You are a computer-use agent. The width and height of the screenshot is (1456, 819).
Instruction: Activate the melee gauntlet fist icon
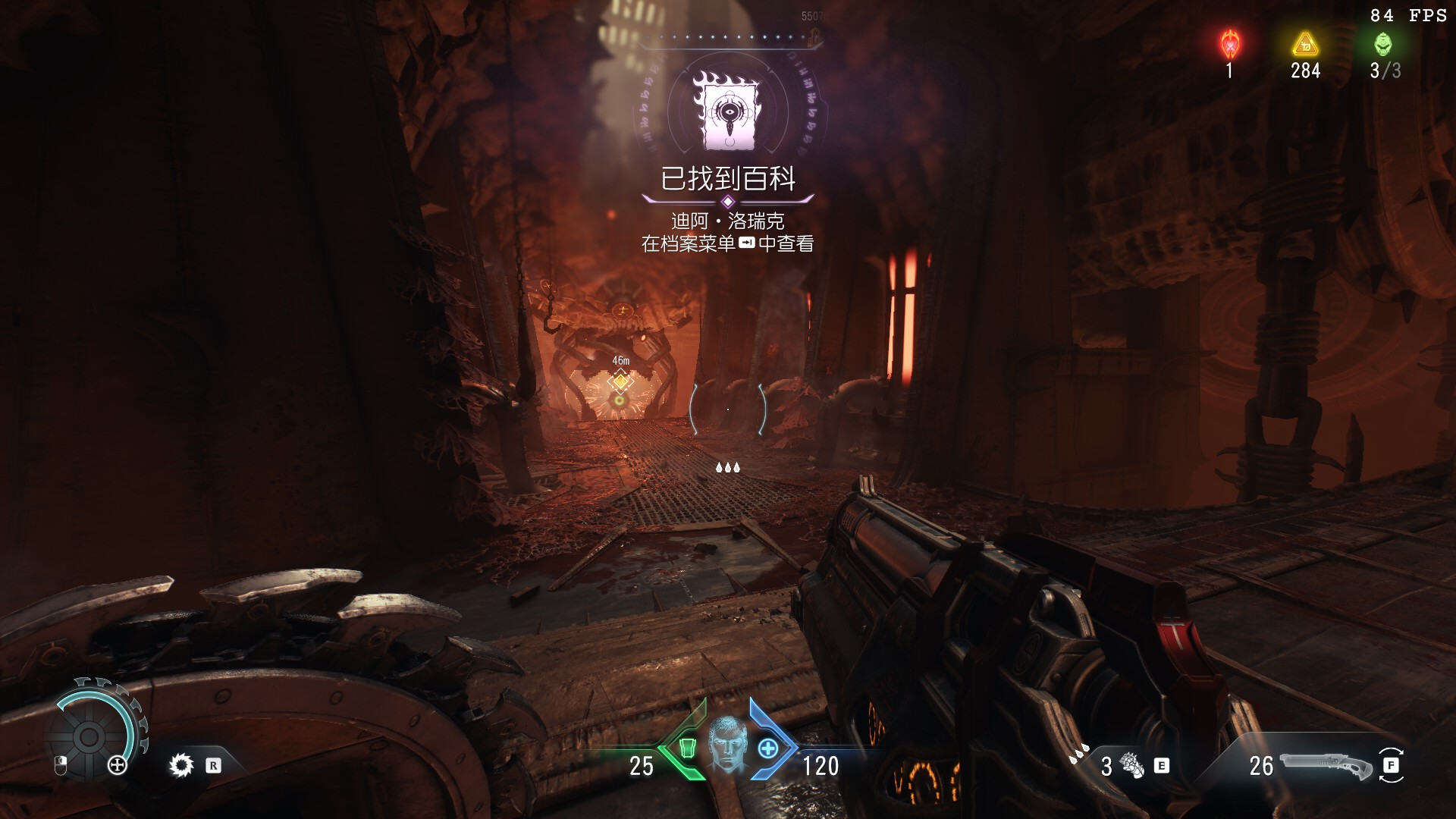pyautogui.click(x=1132, y=766)
